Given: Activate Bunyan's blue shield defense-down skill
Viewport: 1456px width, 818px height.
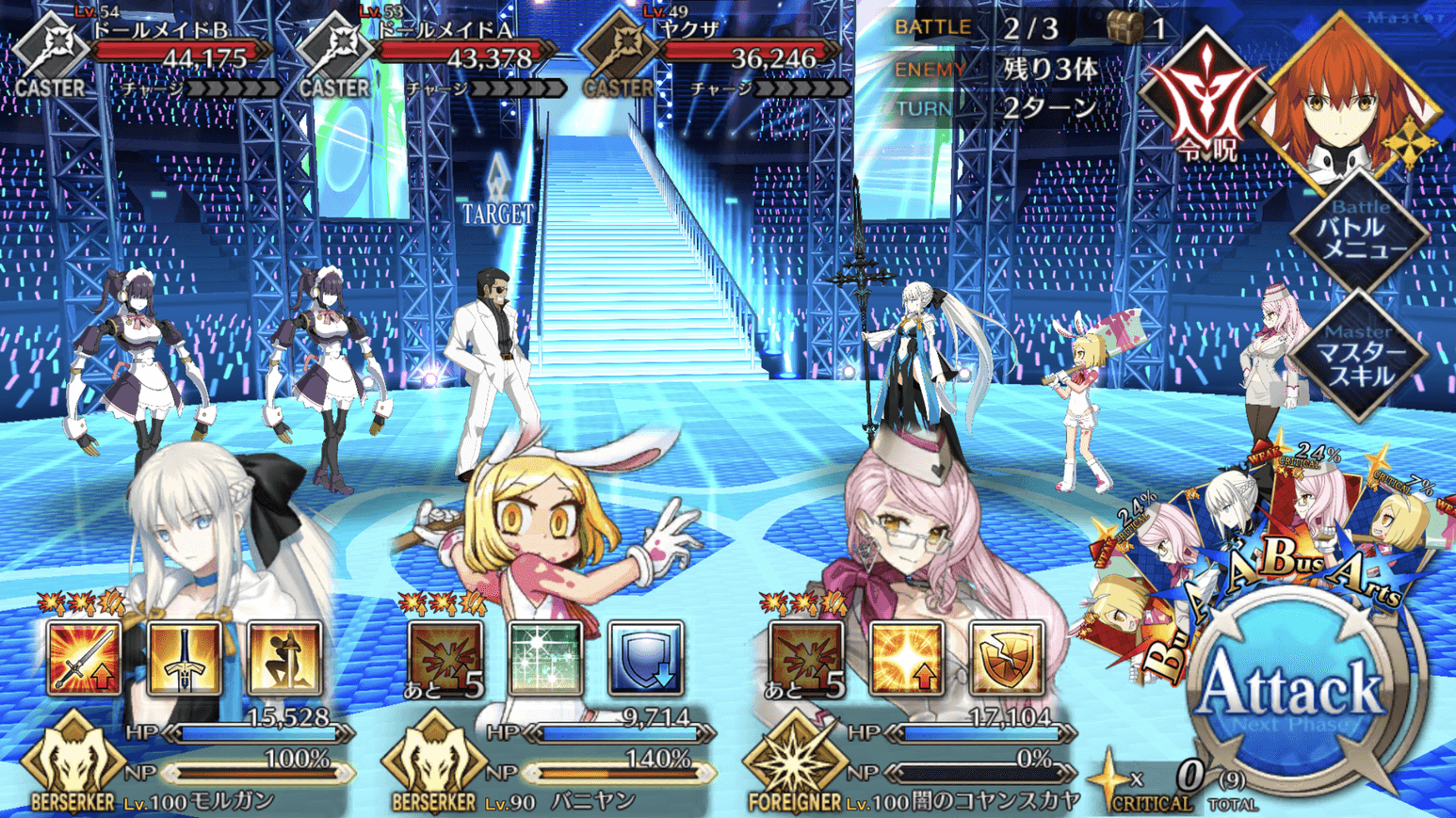Looking at the screenshot, I should [645, 658].
